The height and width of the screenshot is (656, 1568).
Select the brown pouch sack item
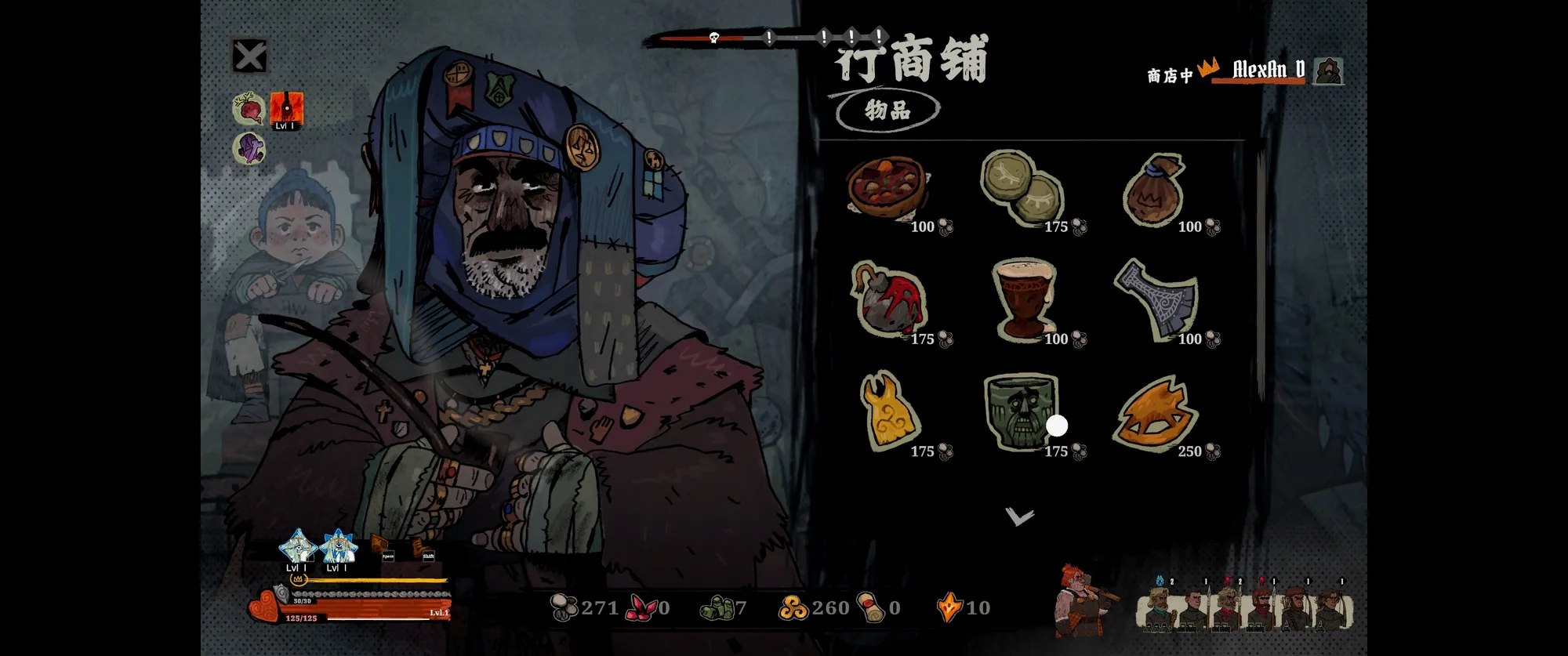tap(1155, 190)
